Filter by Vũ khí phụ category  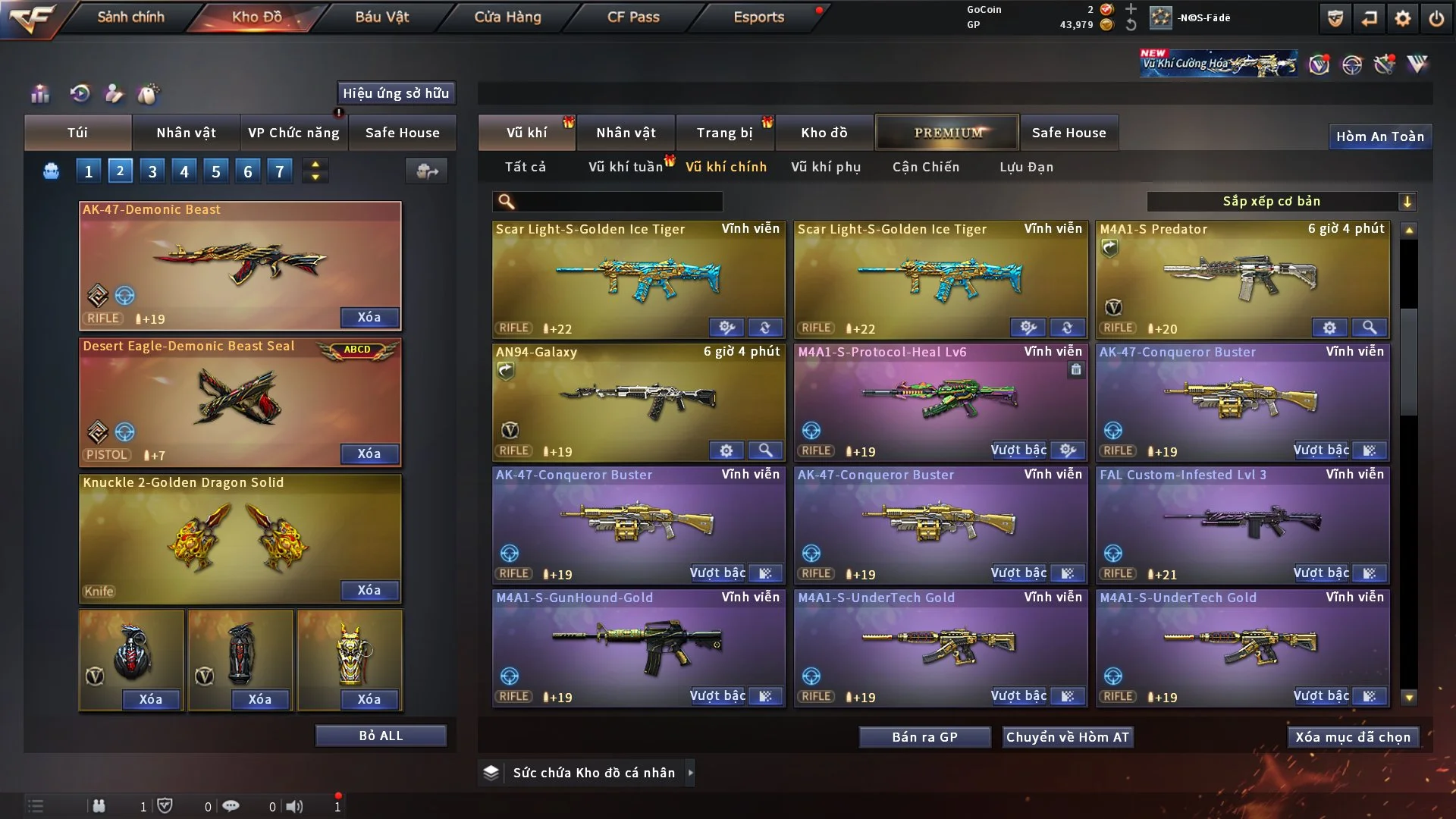click(x=826, y=167)
